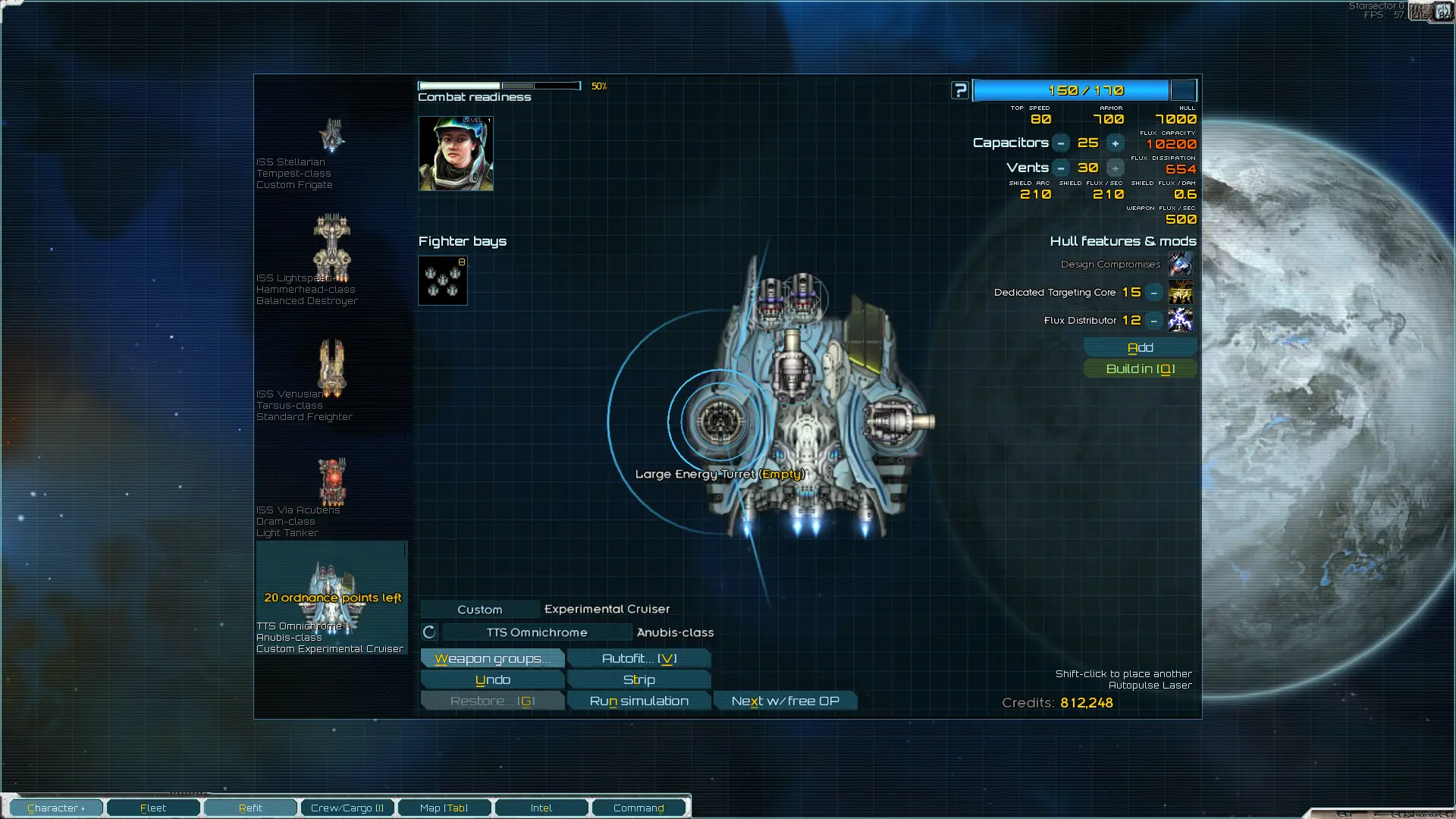Go to next ship with free OP
The width and height of the screenshot is (1456, 819).
[785, 701]
